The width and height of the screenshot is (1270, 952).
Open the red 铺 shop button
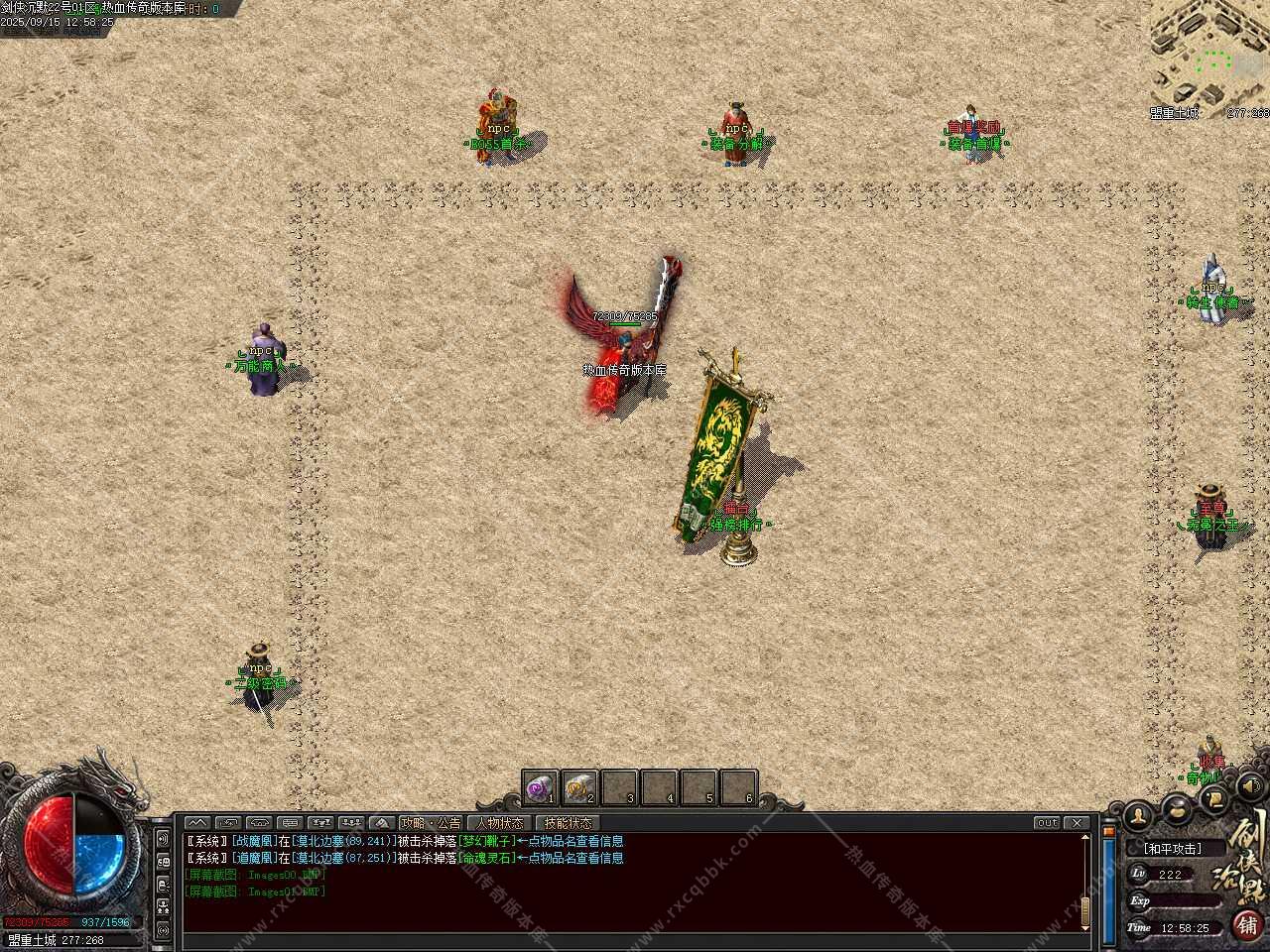point(1247,923)
